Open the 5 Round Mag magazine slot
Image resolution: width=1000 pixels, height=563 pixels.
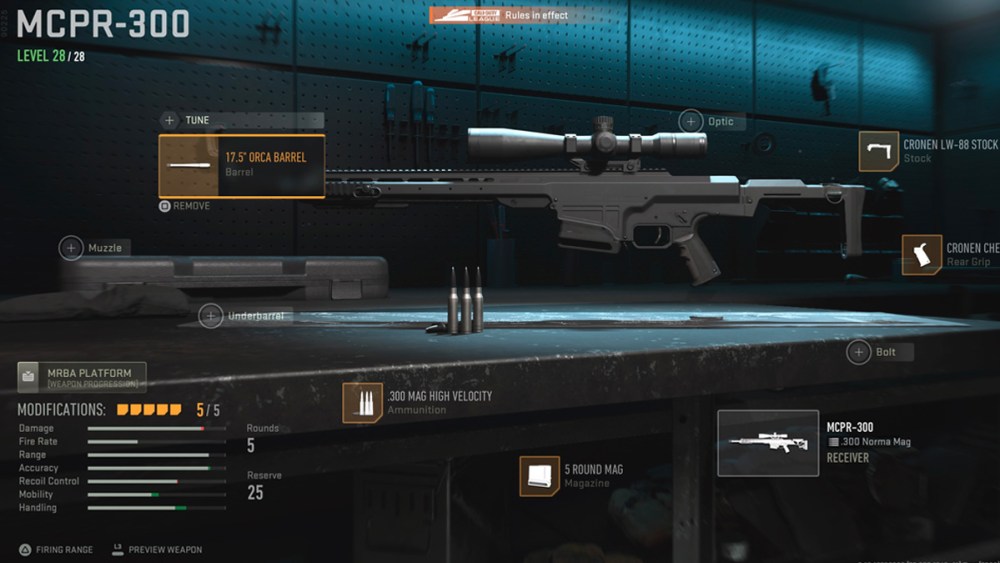tap(539, 476)
